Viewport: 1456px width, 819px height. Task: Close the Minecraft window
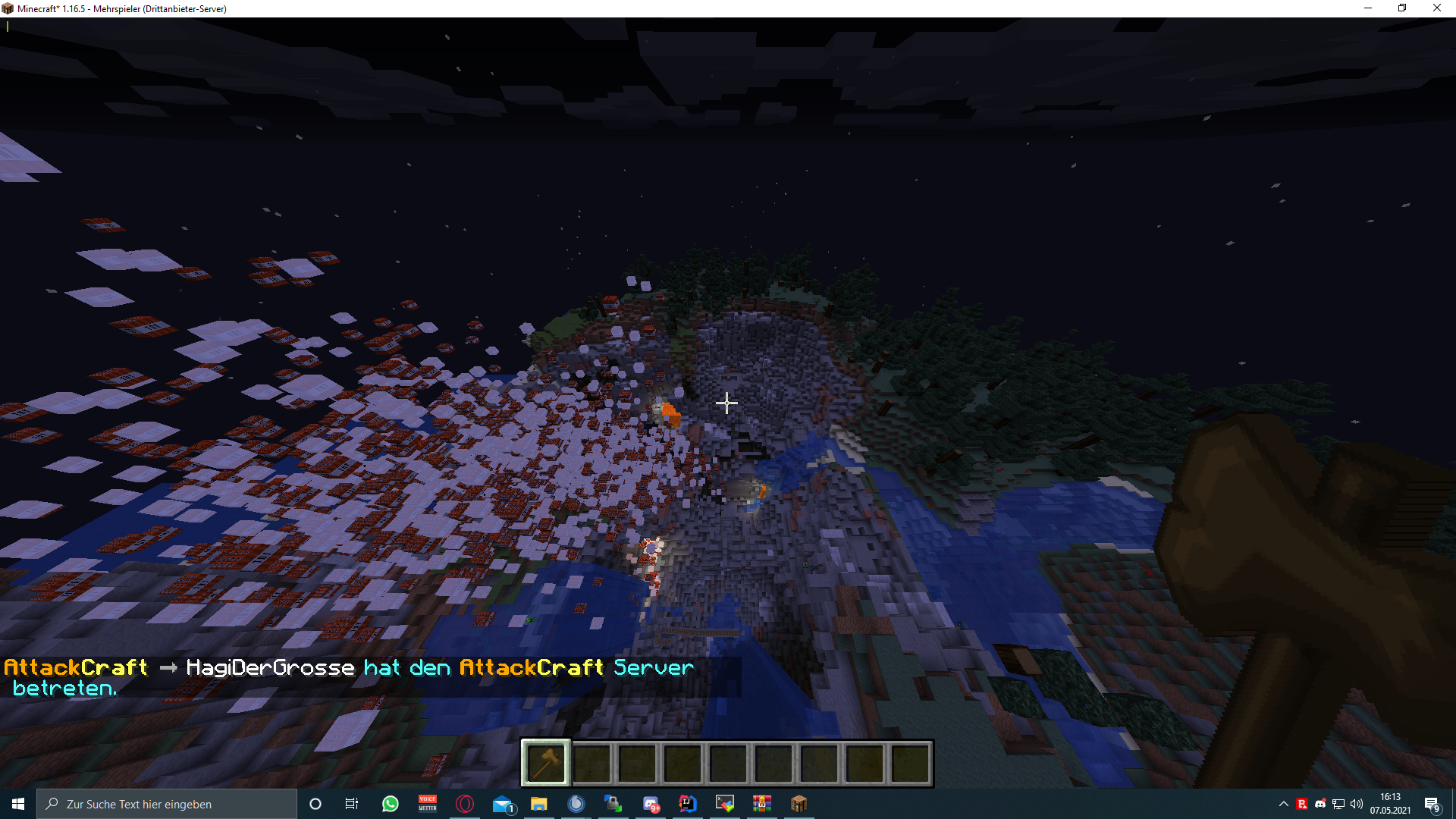pos(1436,8)
